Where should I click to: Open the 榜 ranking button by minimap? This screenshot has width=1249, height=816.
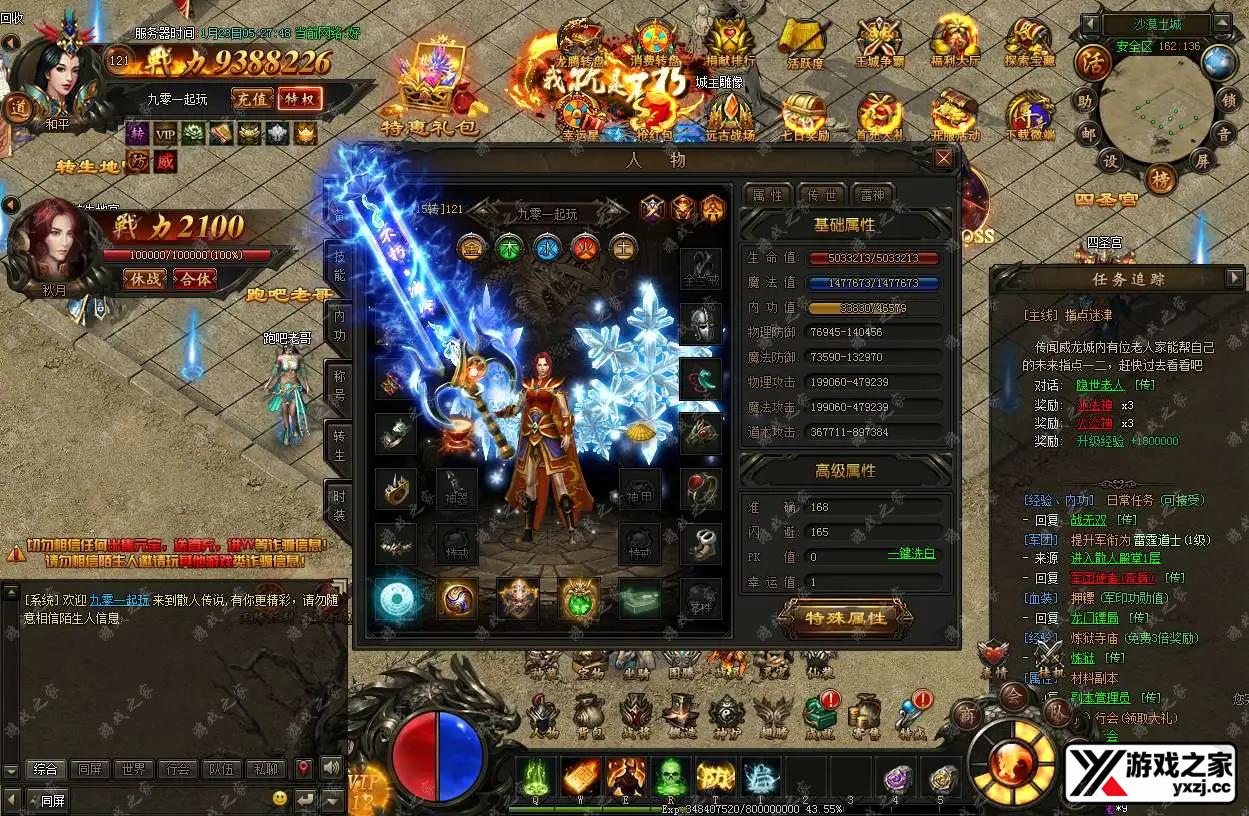pyautogui.click(x=1160, y=179)
